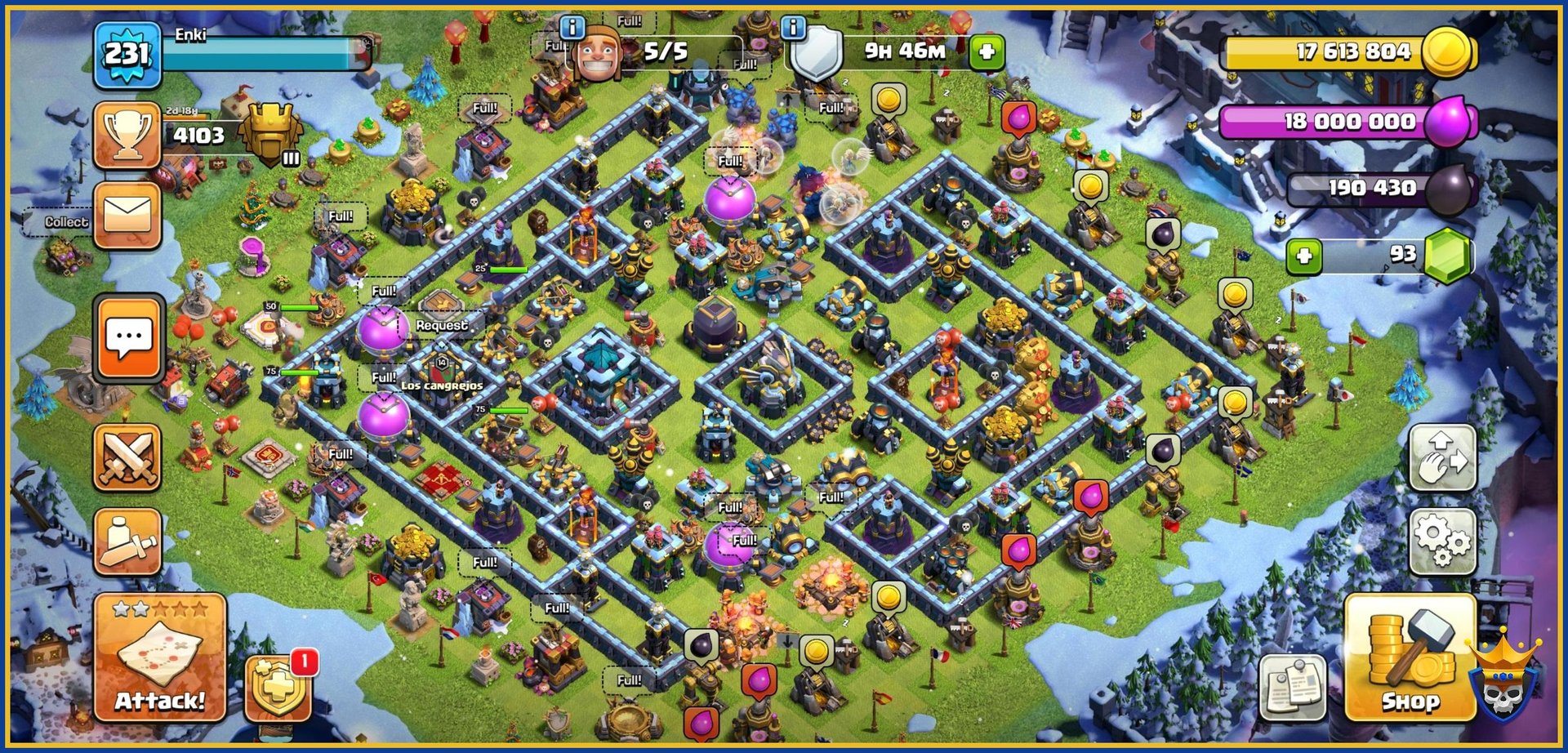Show shield info icon
This screenshot has height=753, width=1568.
(793, 28)
